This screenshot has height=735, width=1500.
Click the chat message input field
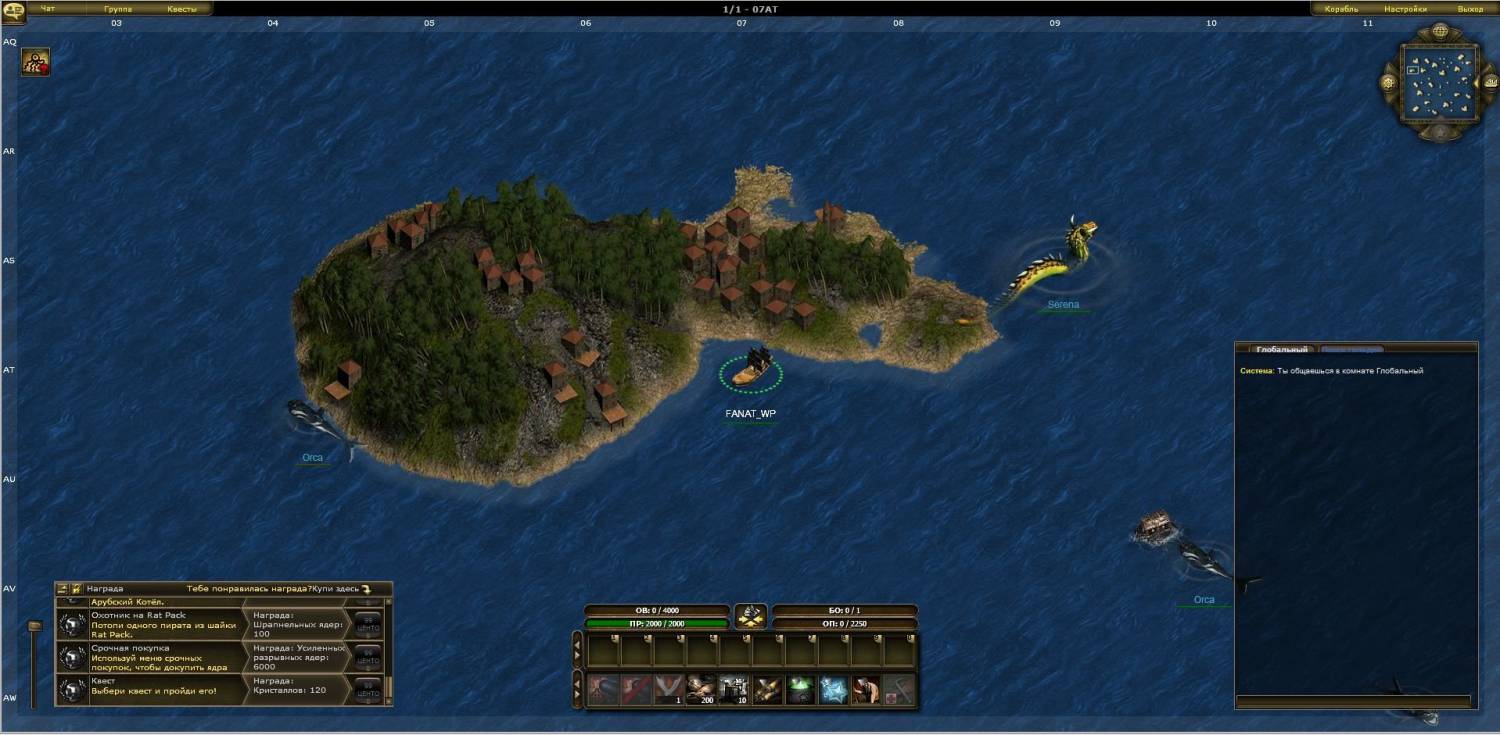1353,701
